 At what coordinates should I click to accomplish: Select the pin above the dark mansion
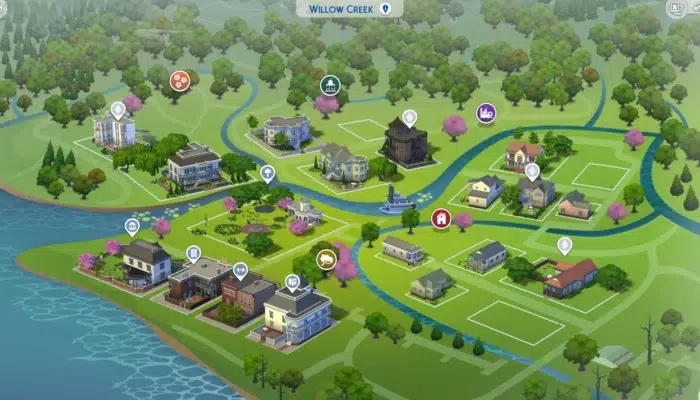click(408, 118)
